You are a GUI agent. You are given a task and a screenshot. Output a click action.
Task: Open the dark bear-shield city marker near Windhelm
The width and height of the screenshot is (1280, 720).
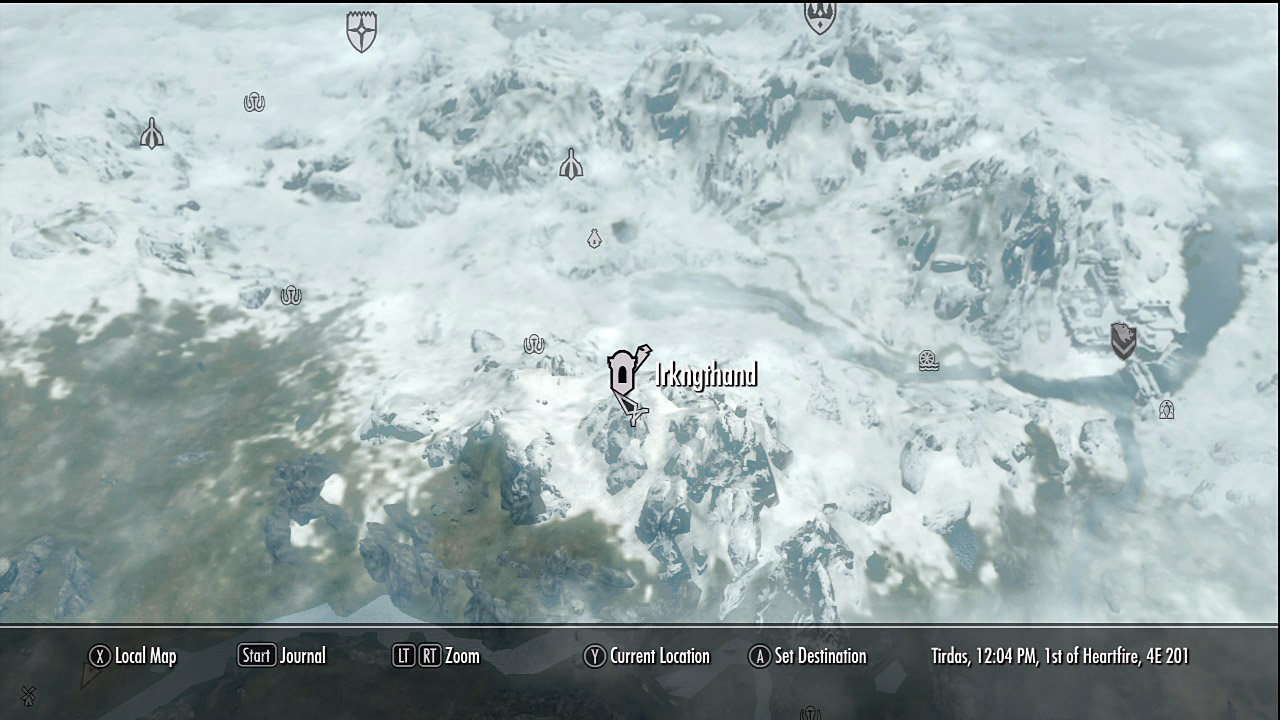(1124, 338)
